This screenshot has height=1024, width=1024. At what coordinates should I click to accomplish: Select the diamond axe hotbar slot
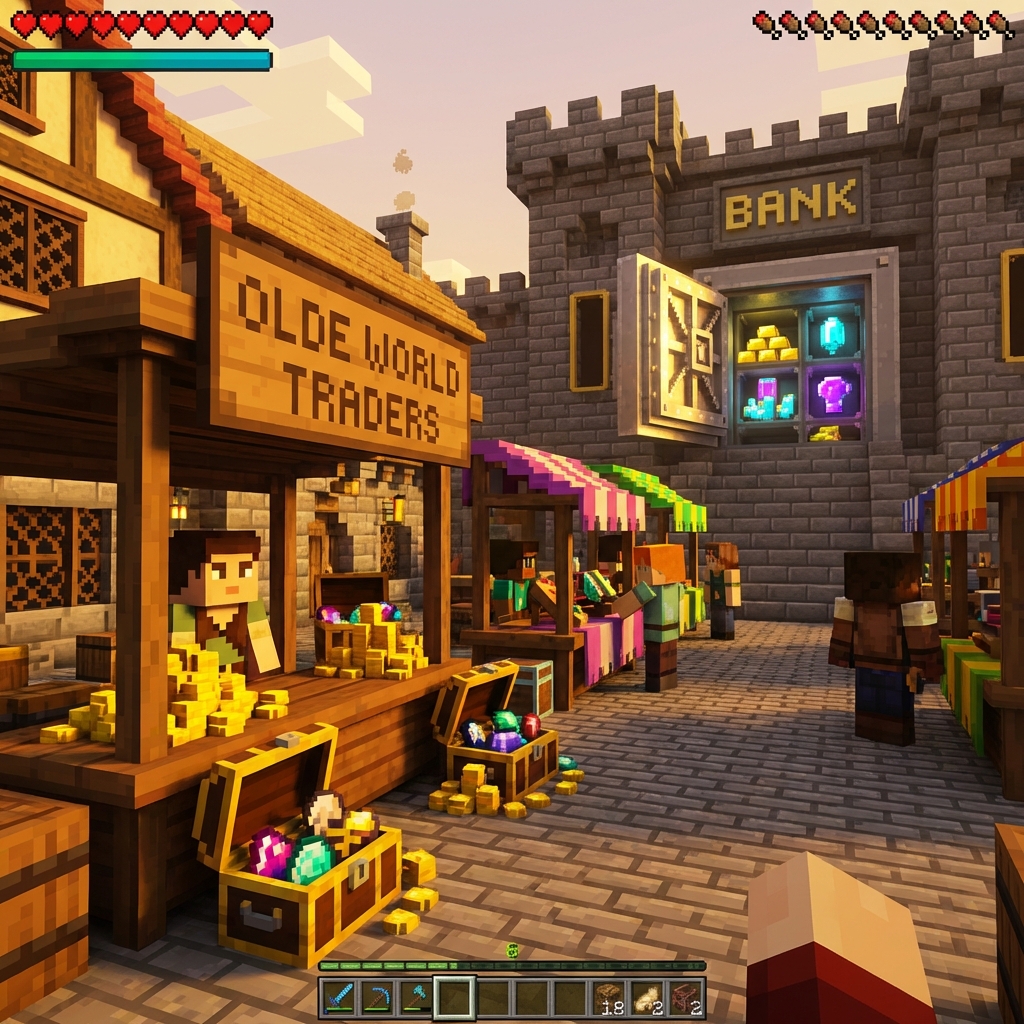415,997
